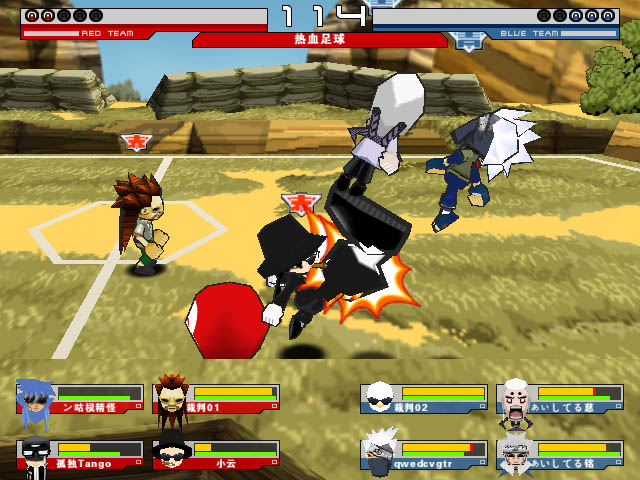Screen dimensions: 640x480
Task: Select the 裁判02 player panel
Action: (424, 398)
